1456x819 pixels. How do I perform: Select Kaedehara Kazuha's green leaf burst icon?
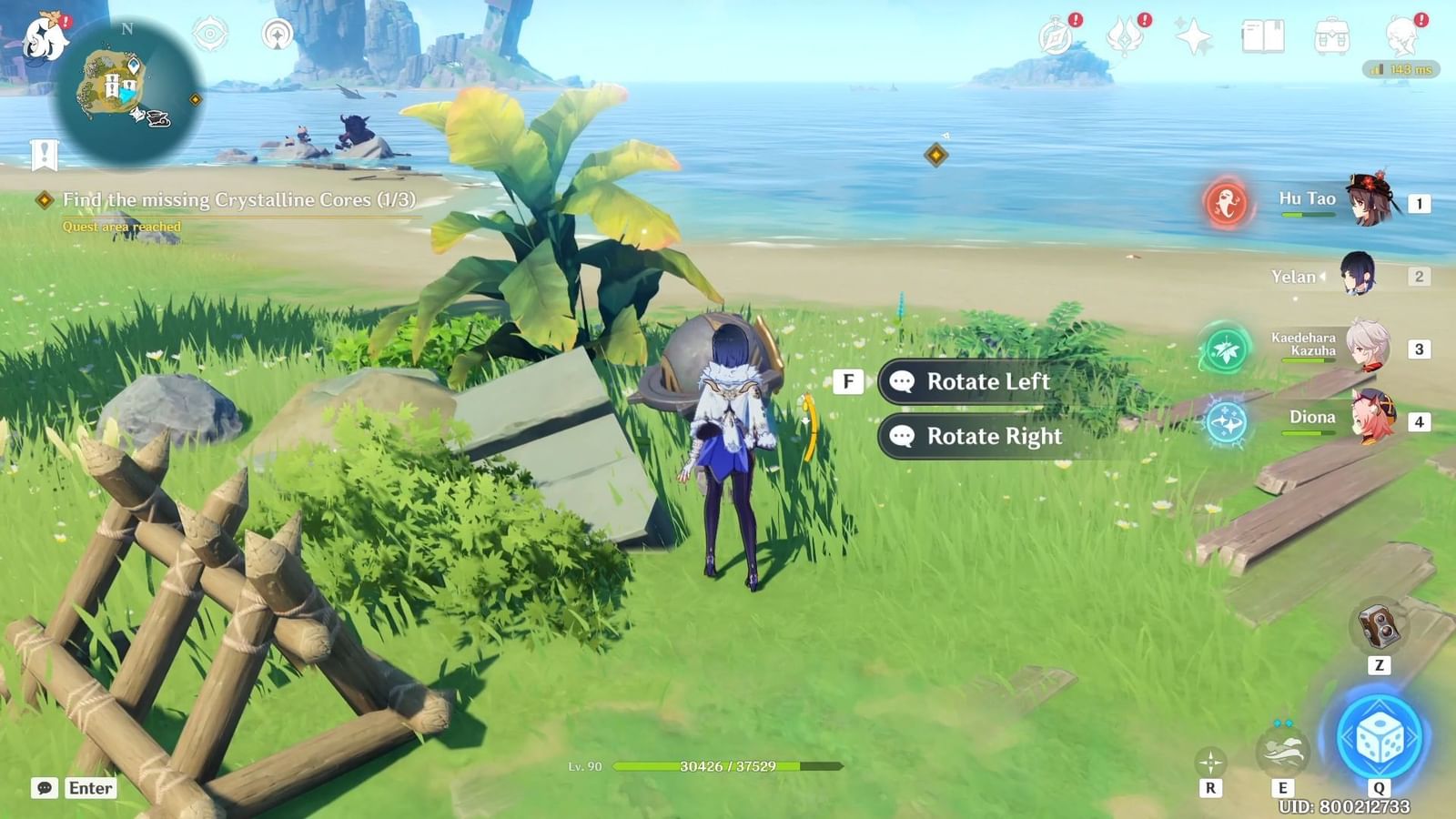[1227, 350]
